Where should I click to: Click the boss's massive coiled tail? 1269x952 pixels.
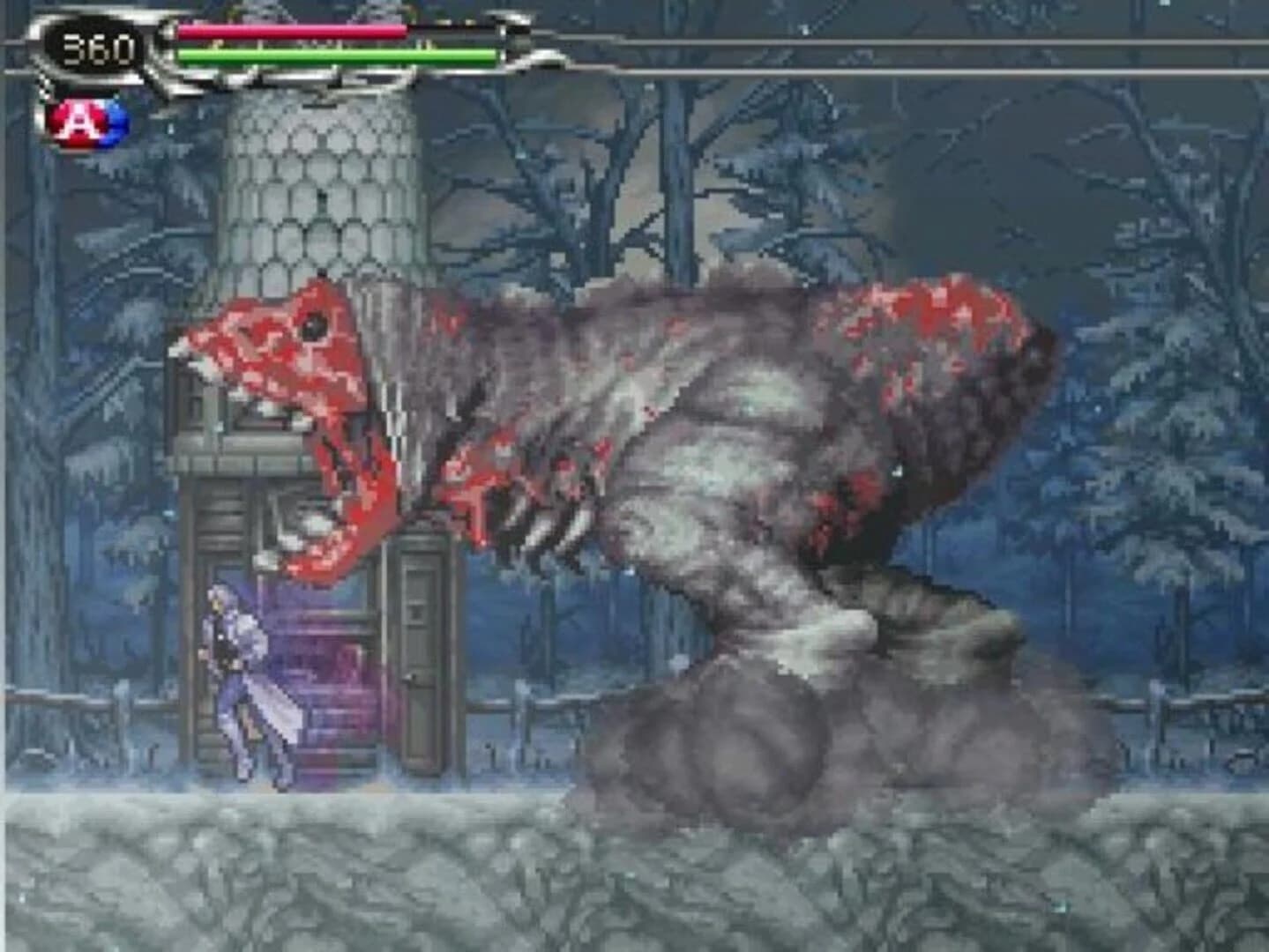click(794, 732)
